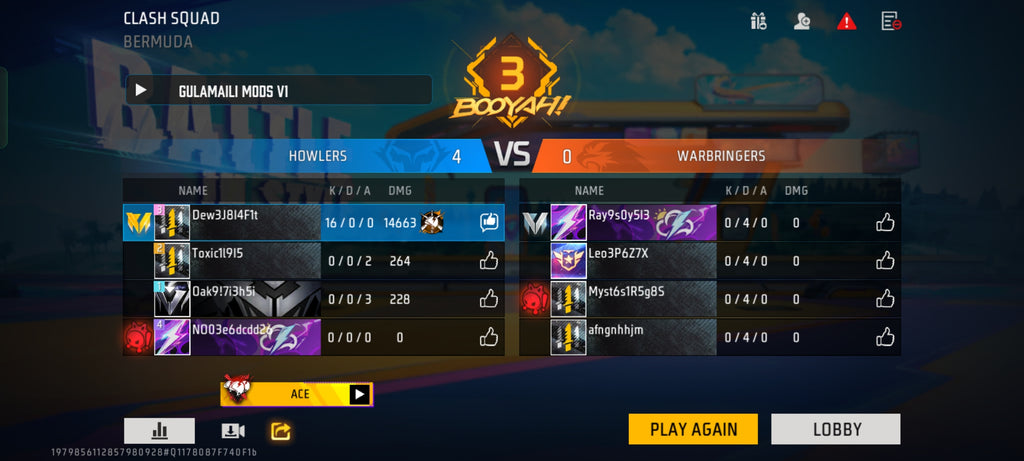Give a thumbs up to Leo3P6Z7X
Viewport: 1024px width, 461px height.
coord(885,260)
